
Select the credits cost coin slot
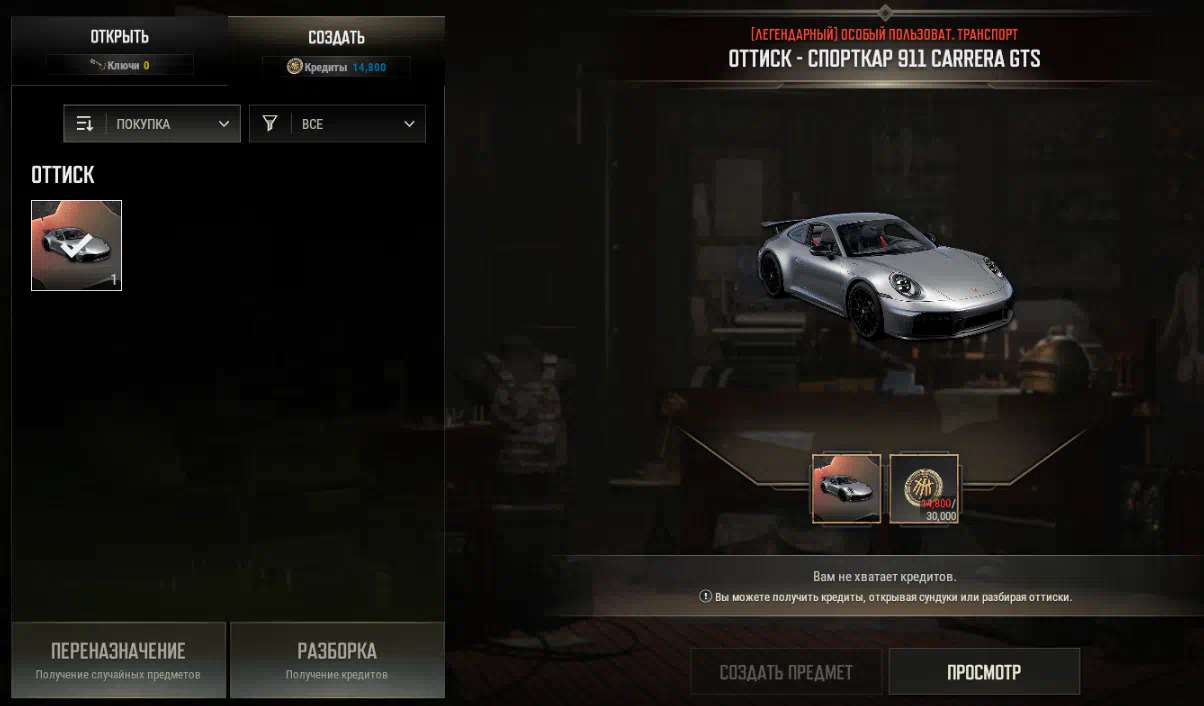point(924,489)
